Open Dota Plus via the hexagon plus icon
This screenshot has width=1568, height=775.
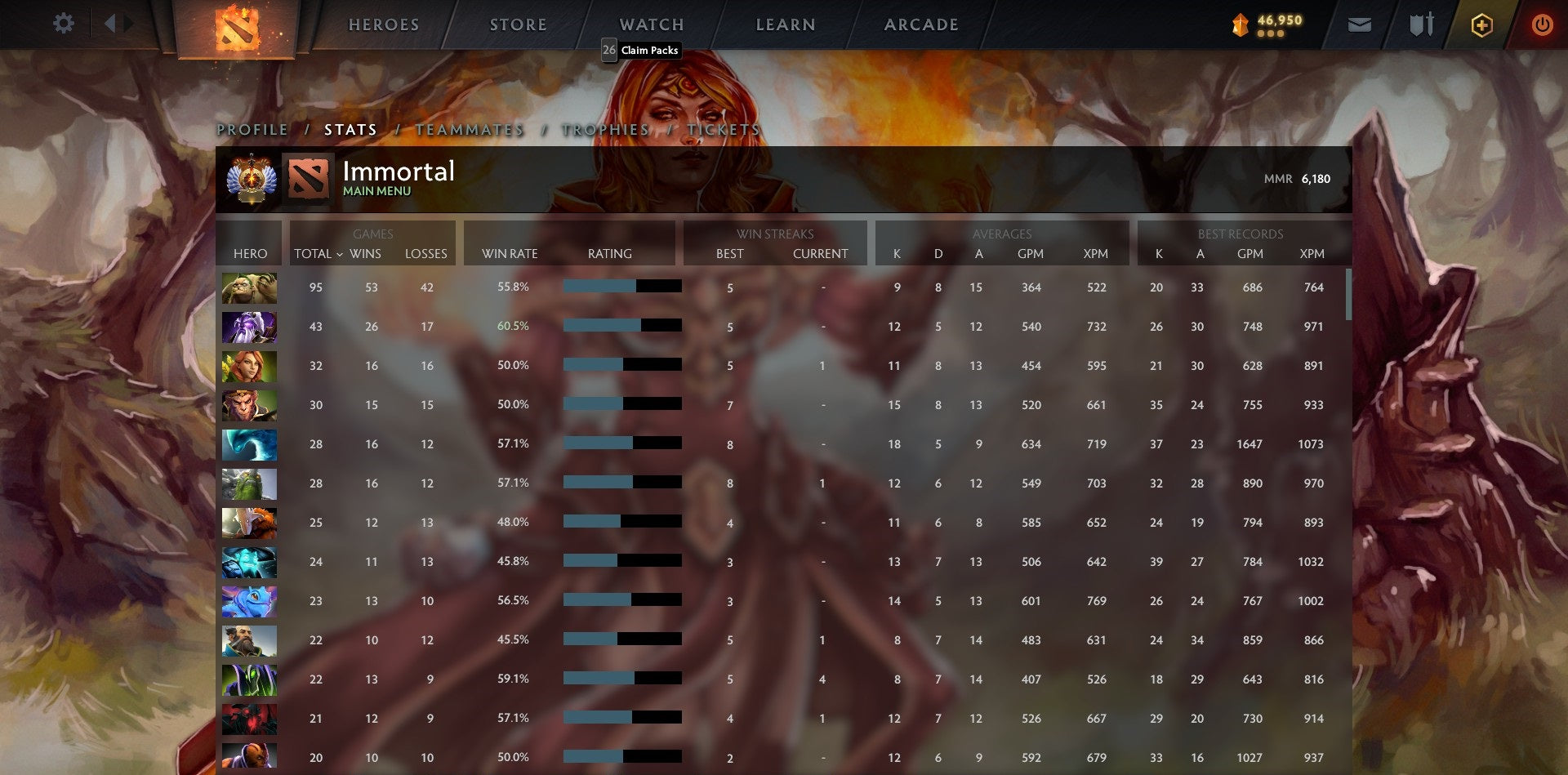(1482, 24)
